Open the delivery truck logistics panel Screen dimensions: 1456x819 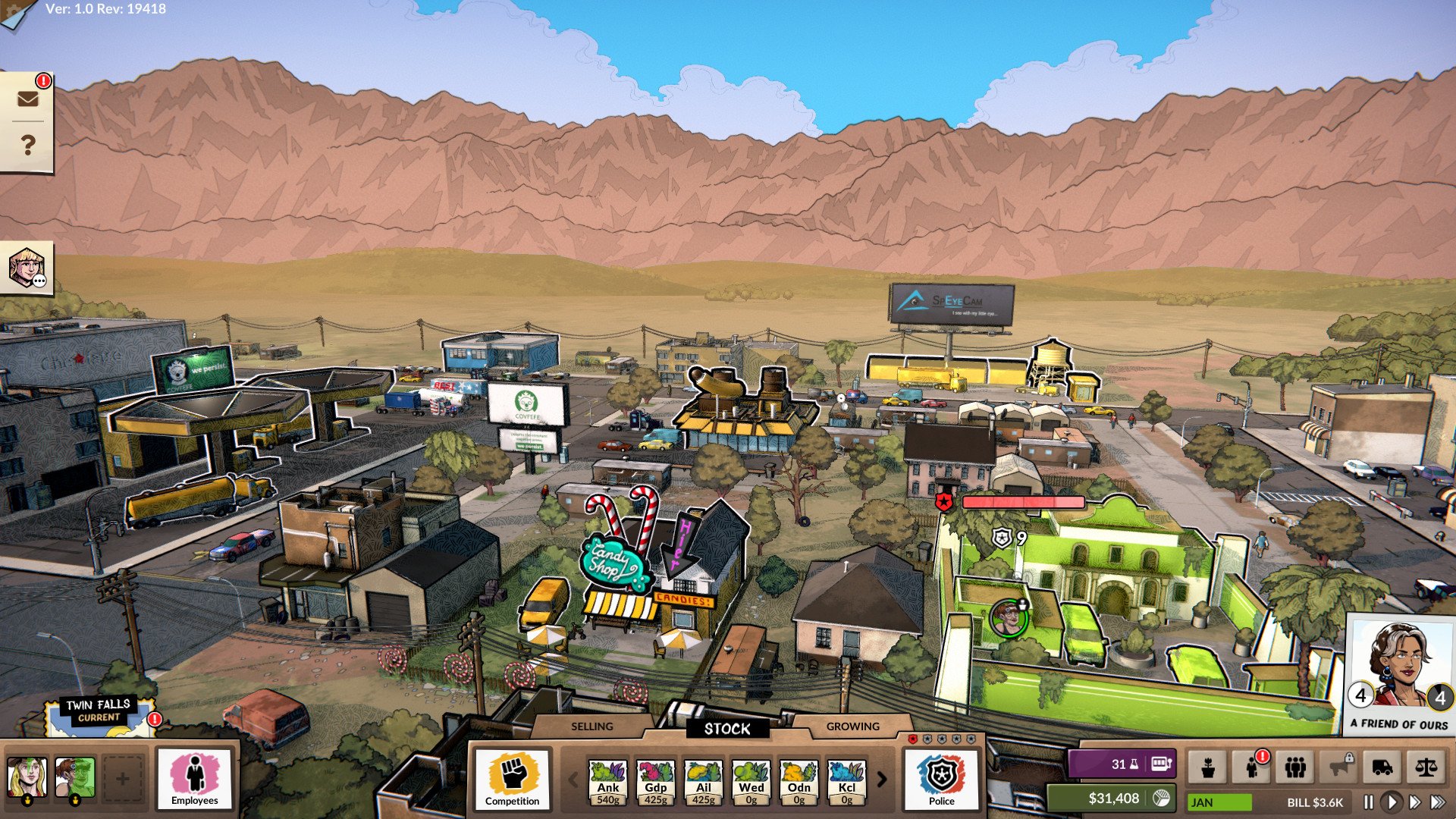click(1382, 767)
